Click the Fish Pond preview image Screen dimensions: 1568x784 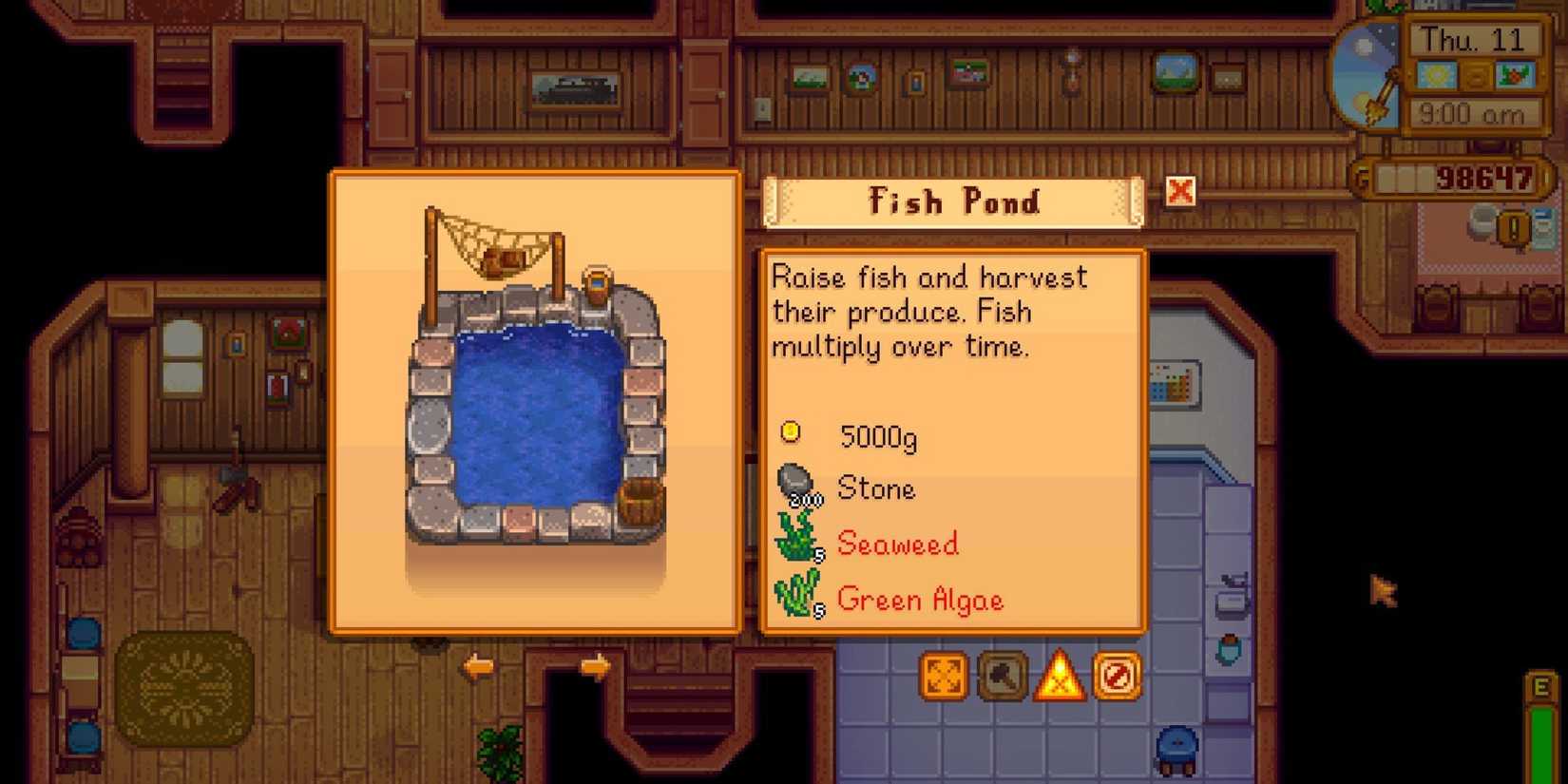[x=532, y=399]
